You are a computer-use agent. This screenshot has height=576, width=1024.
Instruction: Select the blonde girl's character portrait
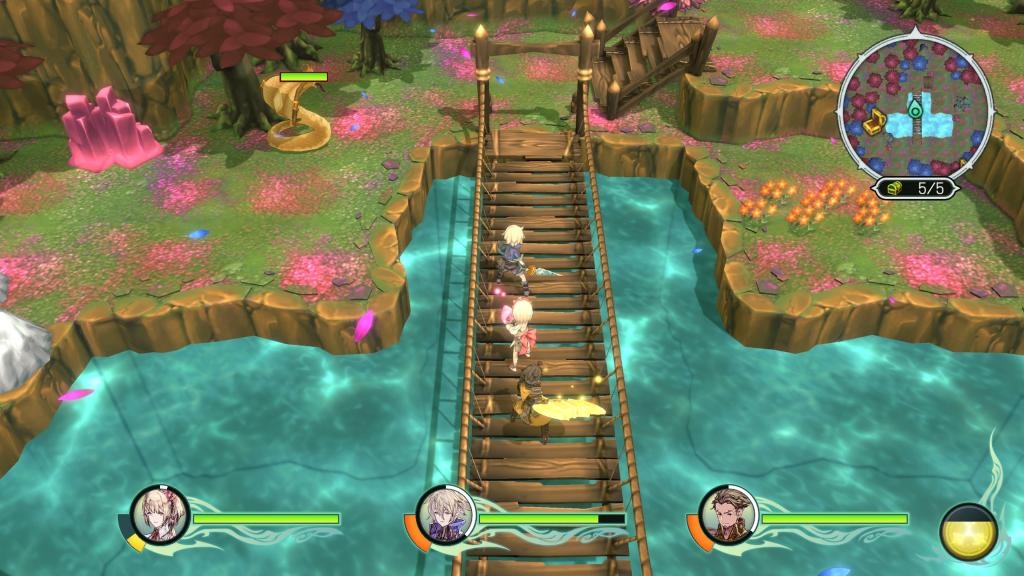pos(160,514)
